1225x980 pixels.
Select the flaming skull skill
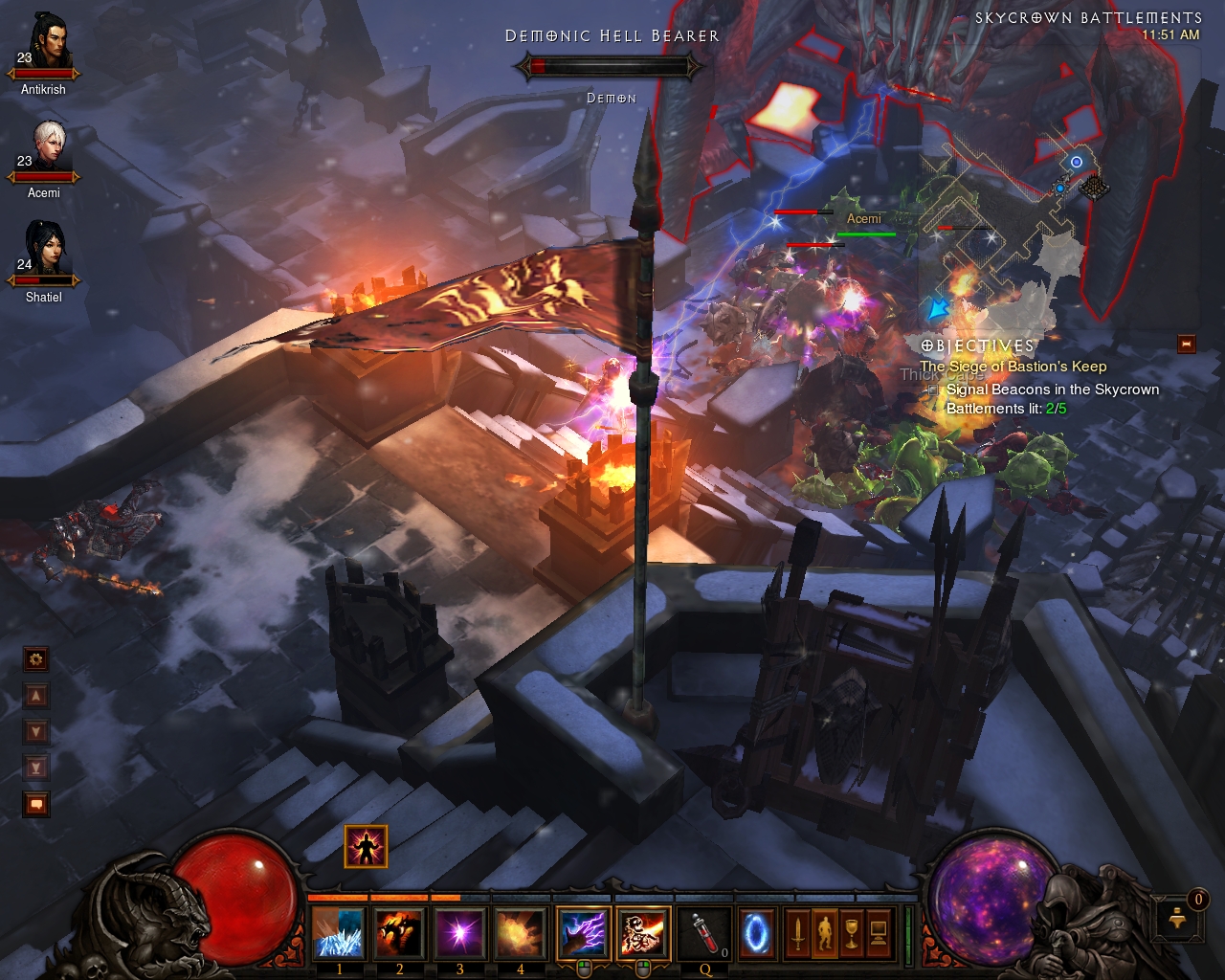tap(643, 932)
